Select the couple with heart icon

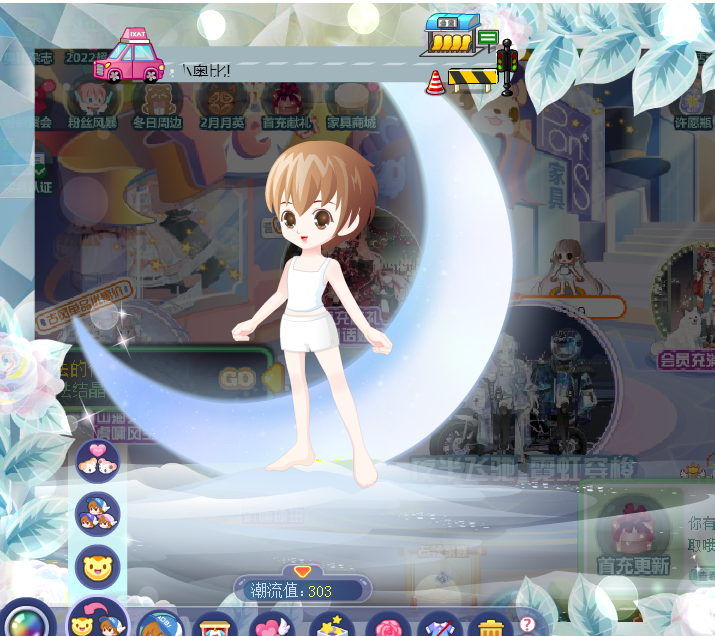point(98,460)
